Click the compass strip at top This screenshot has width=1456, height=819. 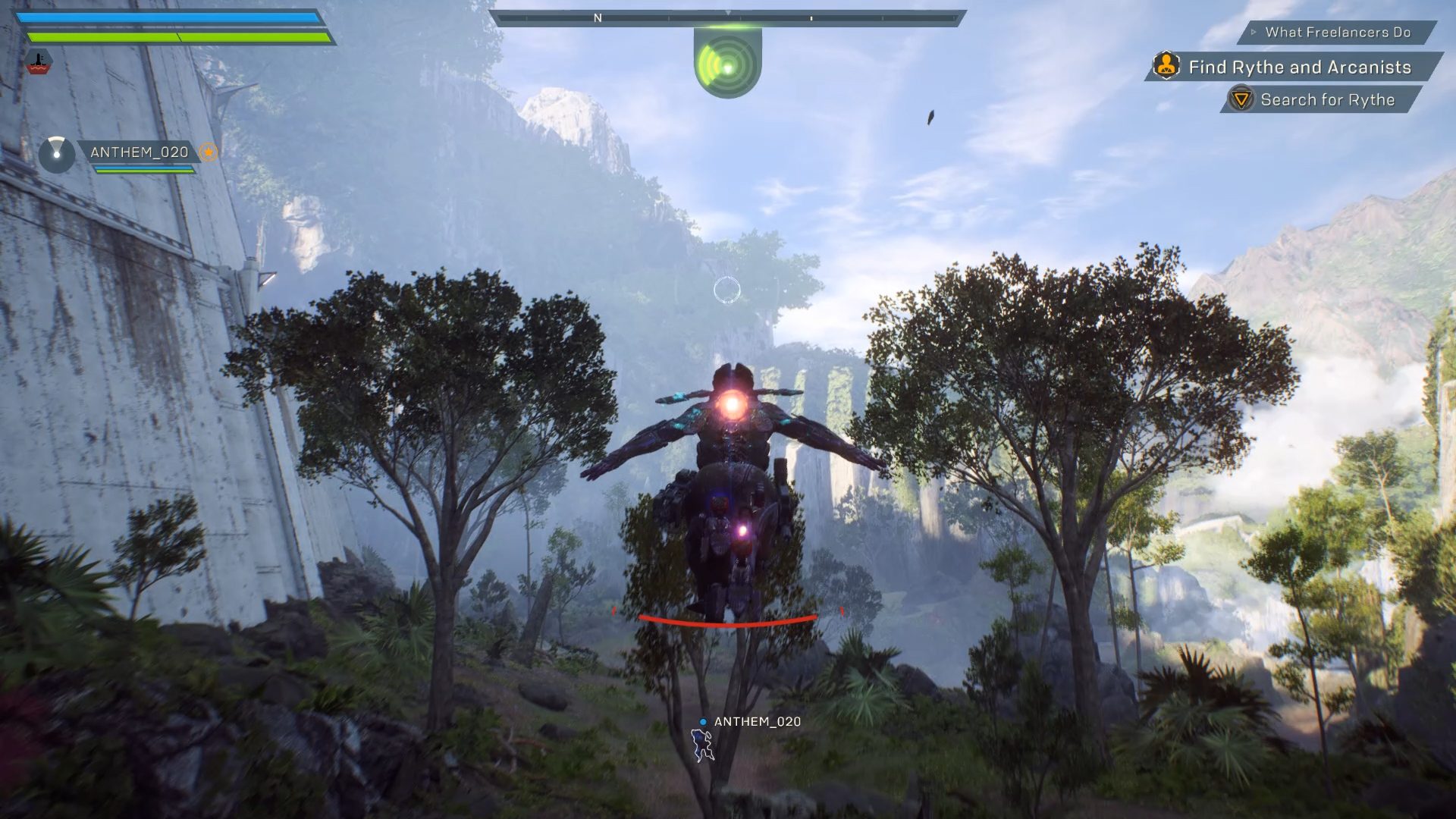727,17
